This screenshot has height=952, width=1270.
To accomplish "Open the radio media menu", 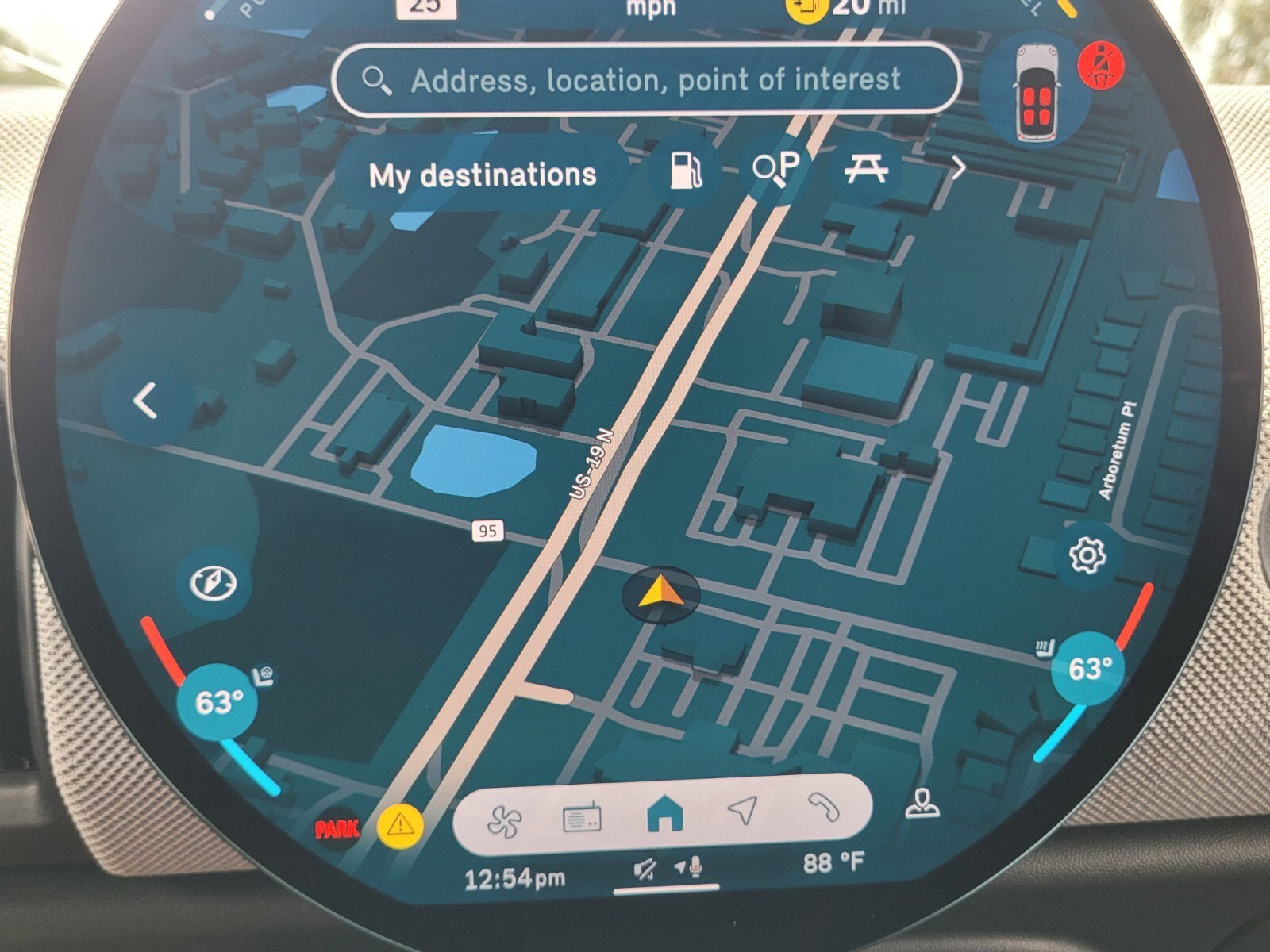I will pos(582,818).
